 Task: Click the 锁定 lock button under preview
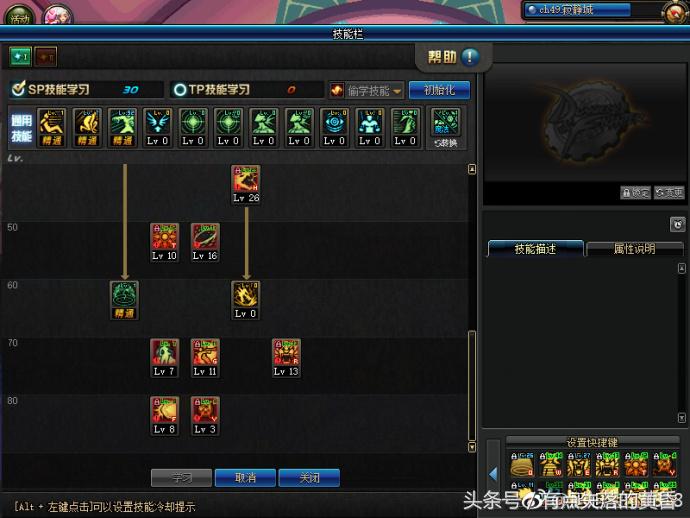point(635,193)
